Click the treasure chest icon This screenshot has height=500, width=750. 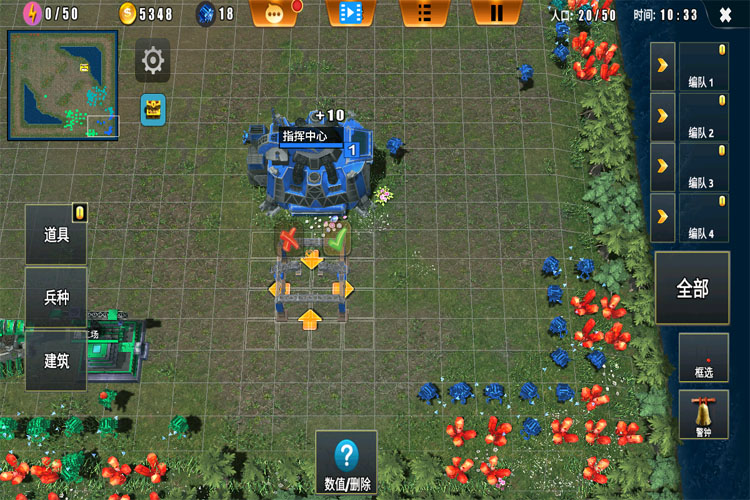(152, 107)
